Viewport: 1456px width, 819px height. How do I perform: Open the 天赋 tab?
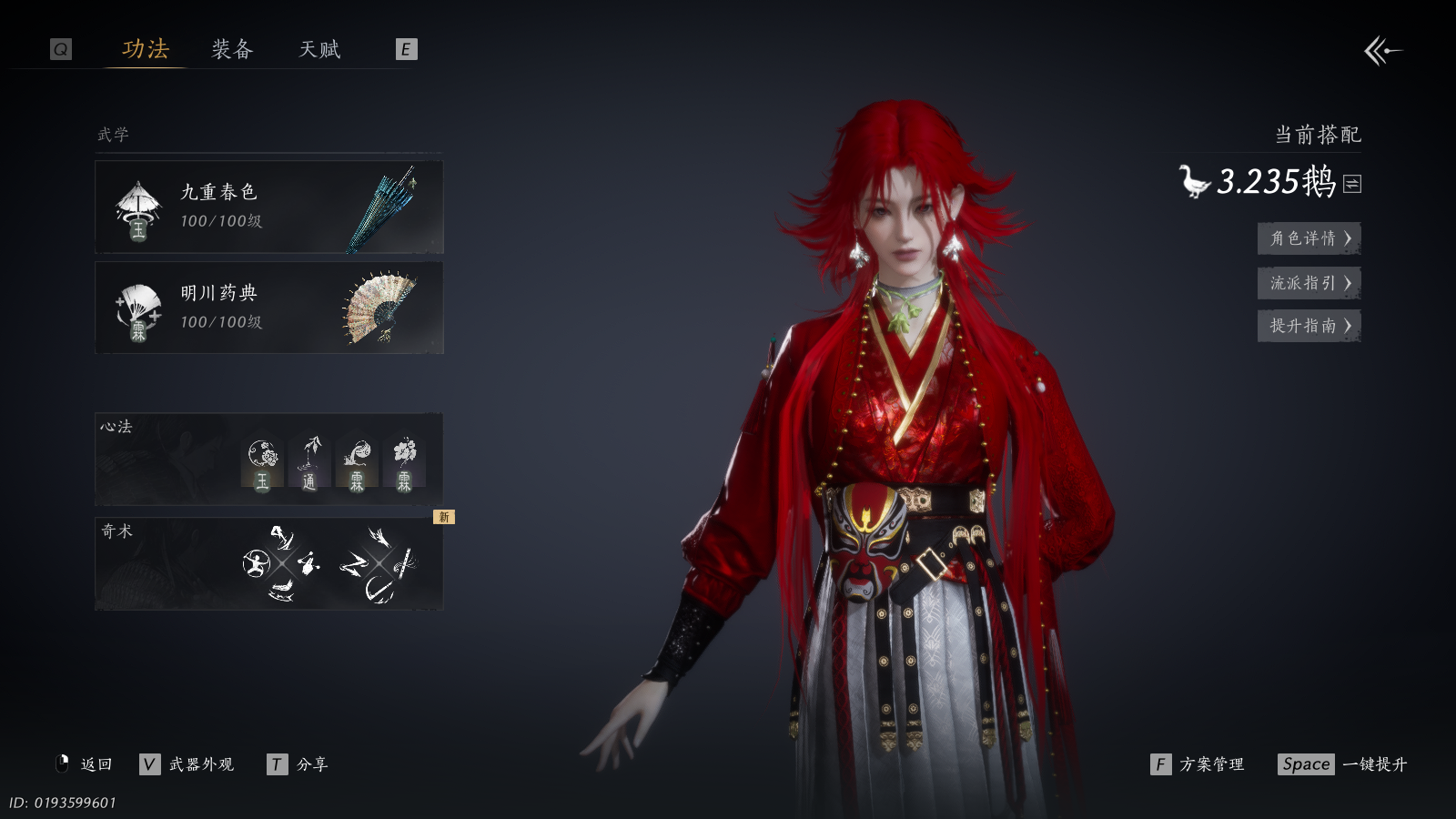pyautogui.click(x=319, y=49)
